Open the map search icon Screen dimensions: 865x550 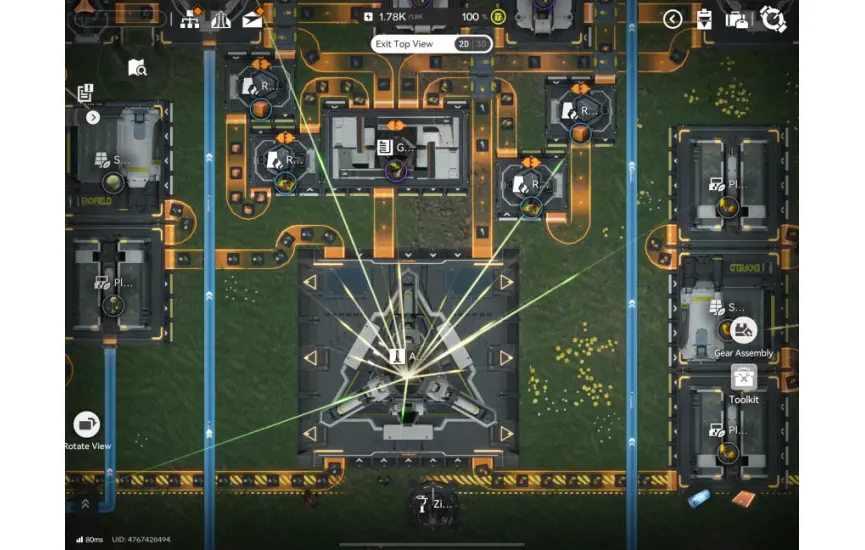tap(137, 67)
